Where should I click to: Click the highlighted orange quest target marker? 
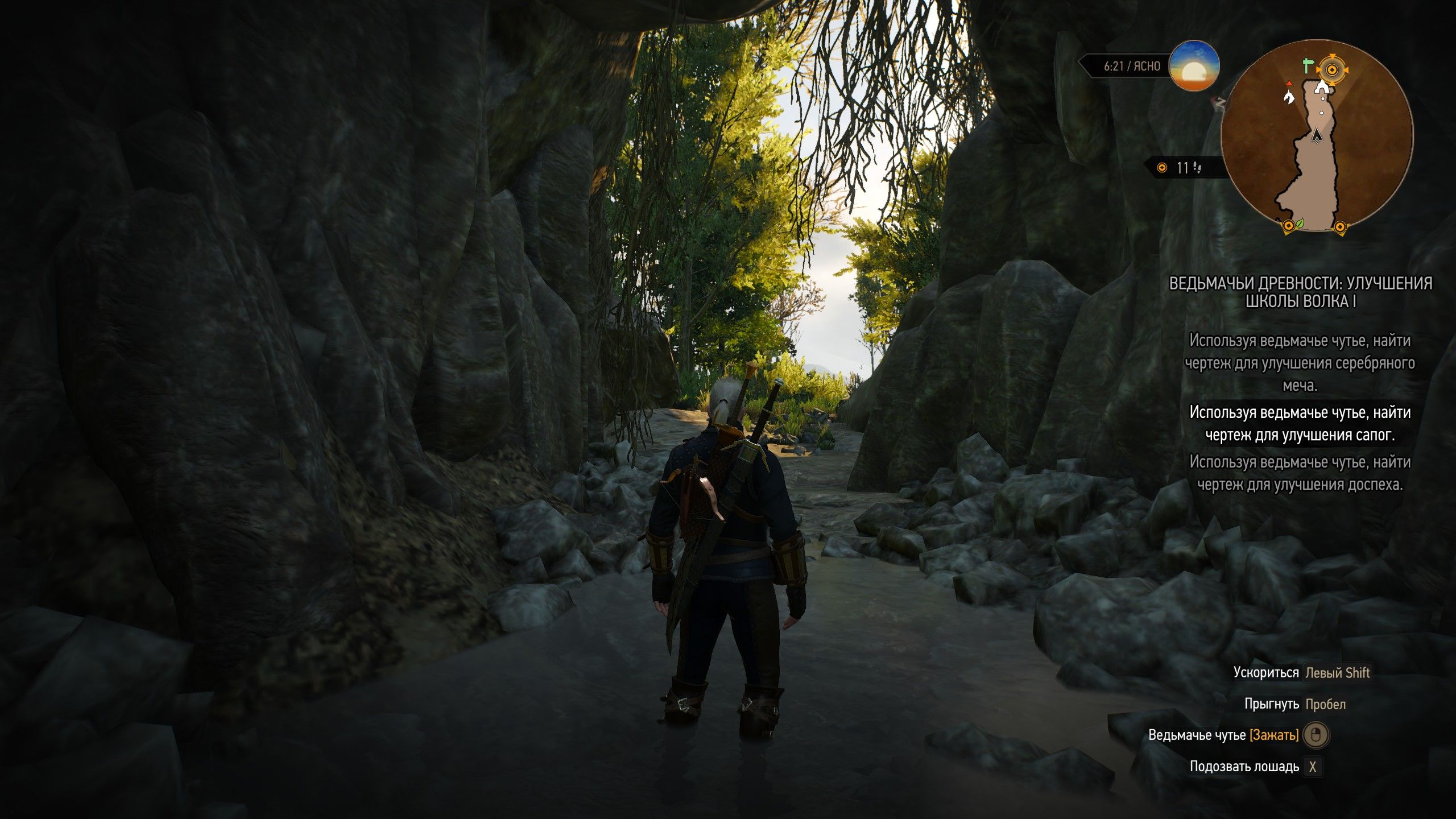coord(1331,70)
